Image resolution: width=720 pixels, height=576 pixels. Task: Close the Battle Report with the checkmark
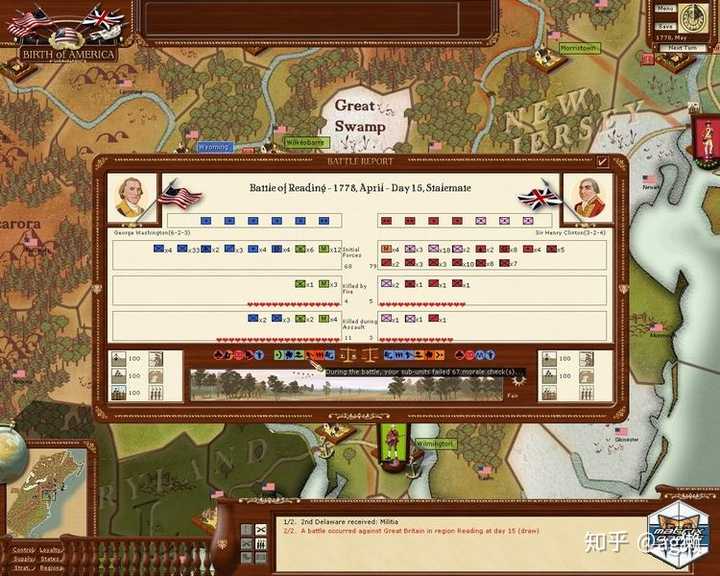tap(602, 162)
